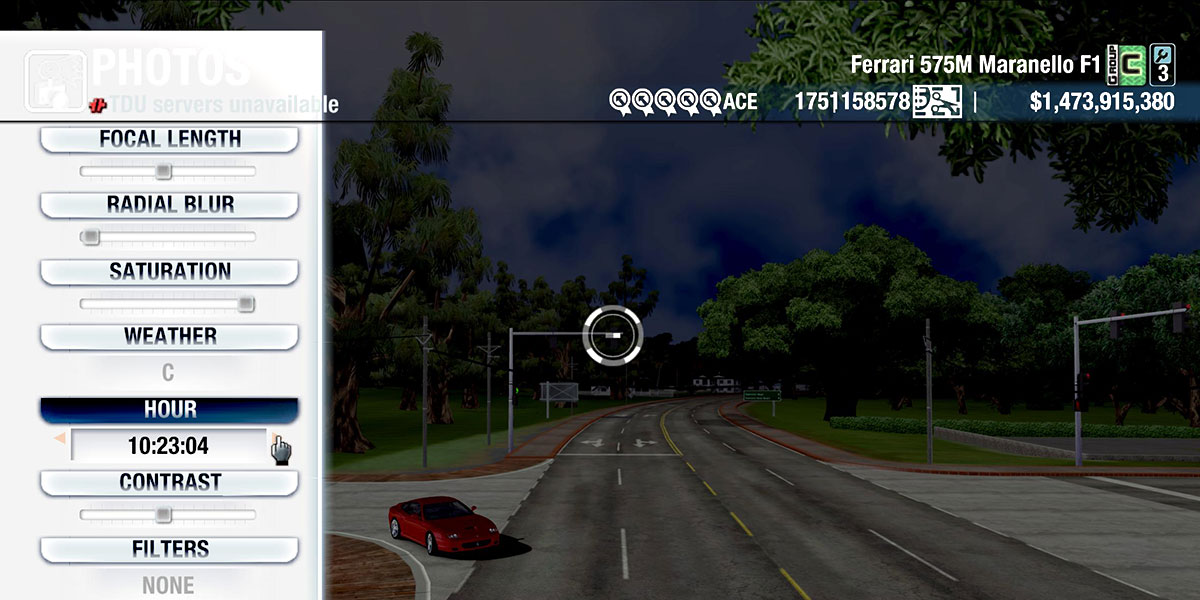The height and width of the screenshot is (600, 1200).
Task: Click the radial blur slider handle
Action: pos(91,237)
